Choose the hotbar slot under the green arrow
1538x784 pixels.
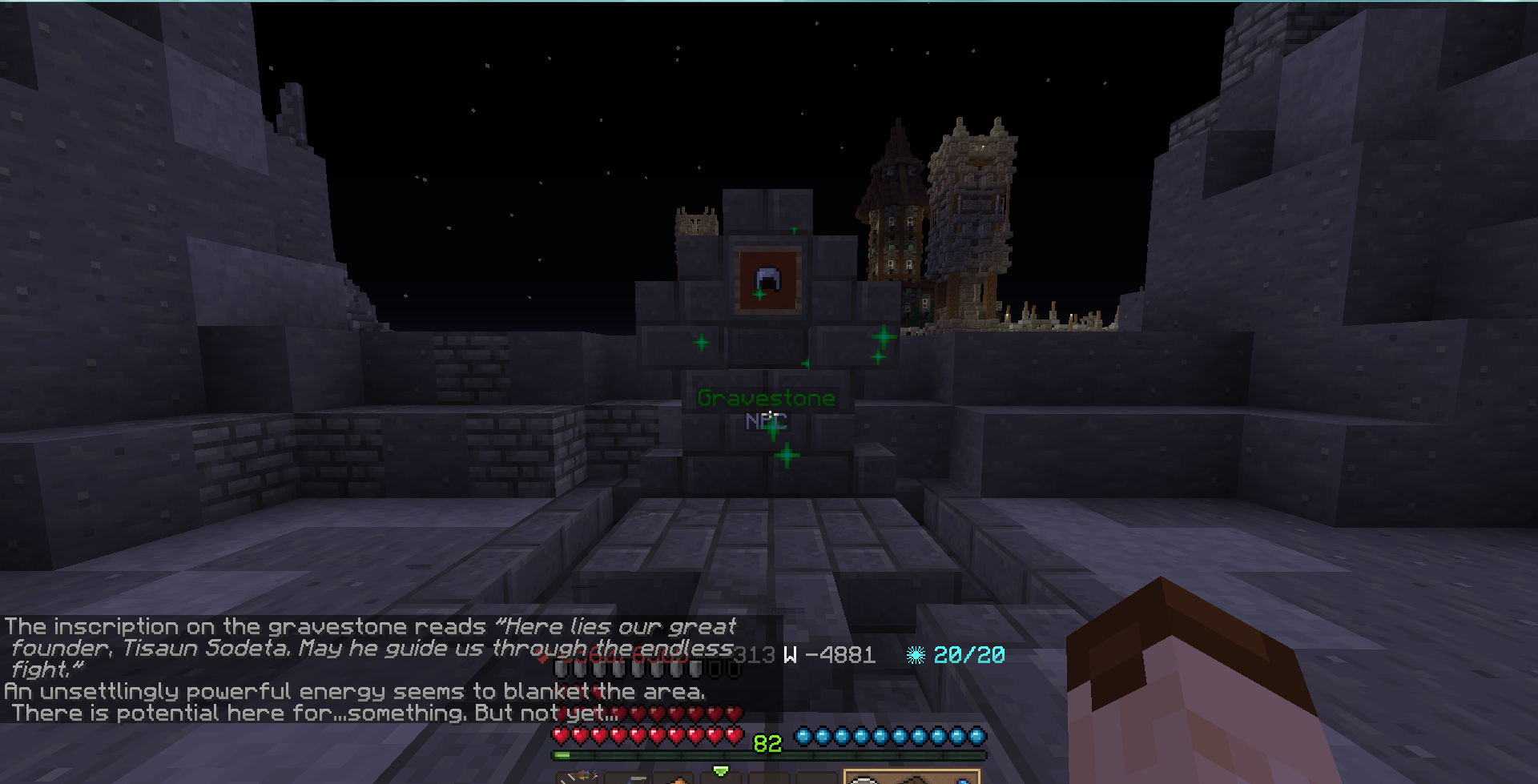click(721, 779)
